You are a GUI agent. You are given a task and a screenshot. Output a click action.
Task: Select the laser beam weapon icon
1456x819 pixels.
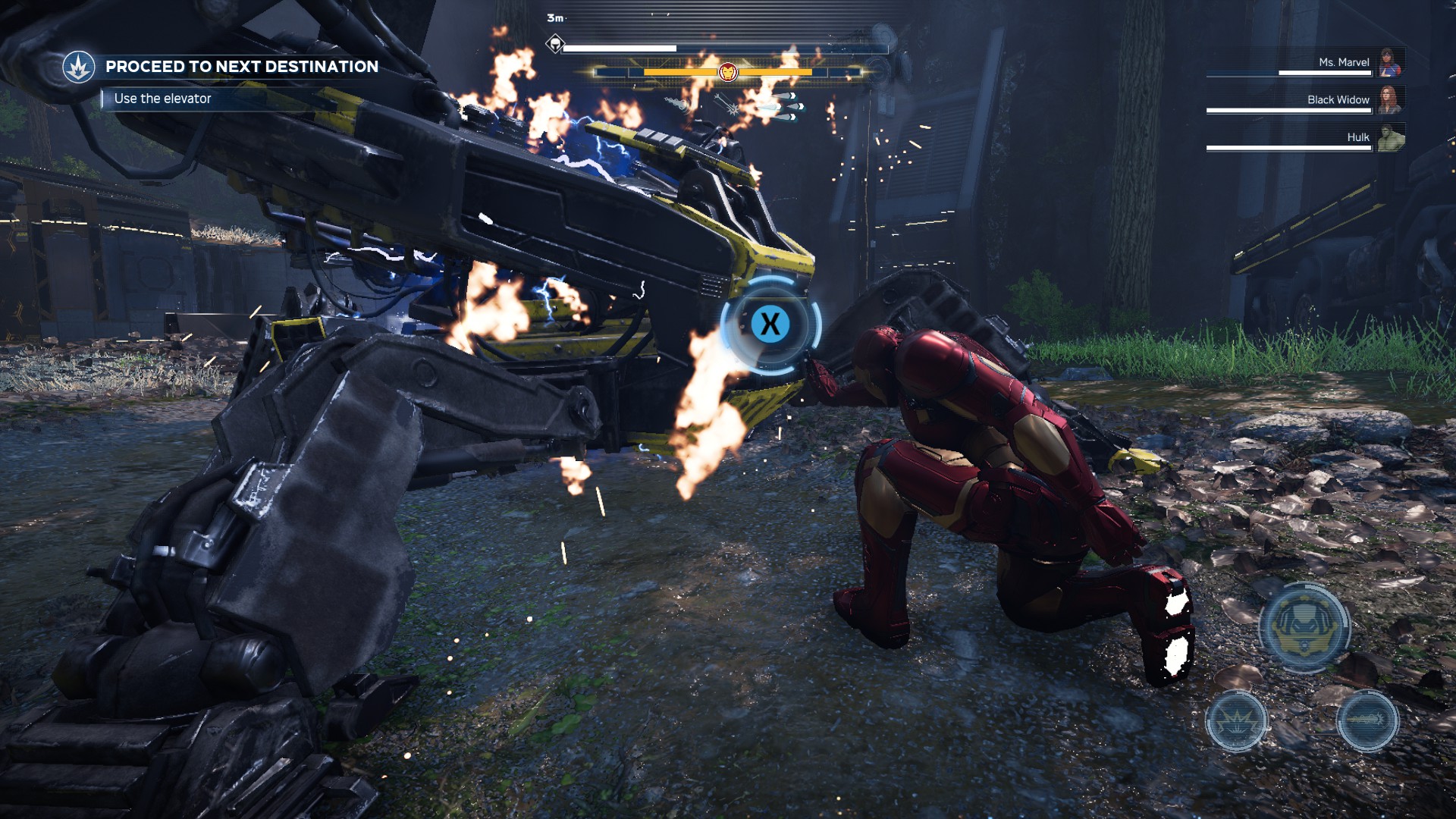(x=730, y=105)
